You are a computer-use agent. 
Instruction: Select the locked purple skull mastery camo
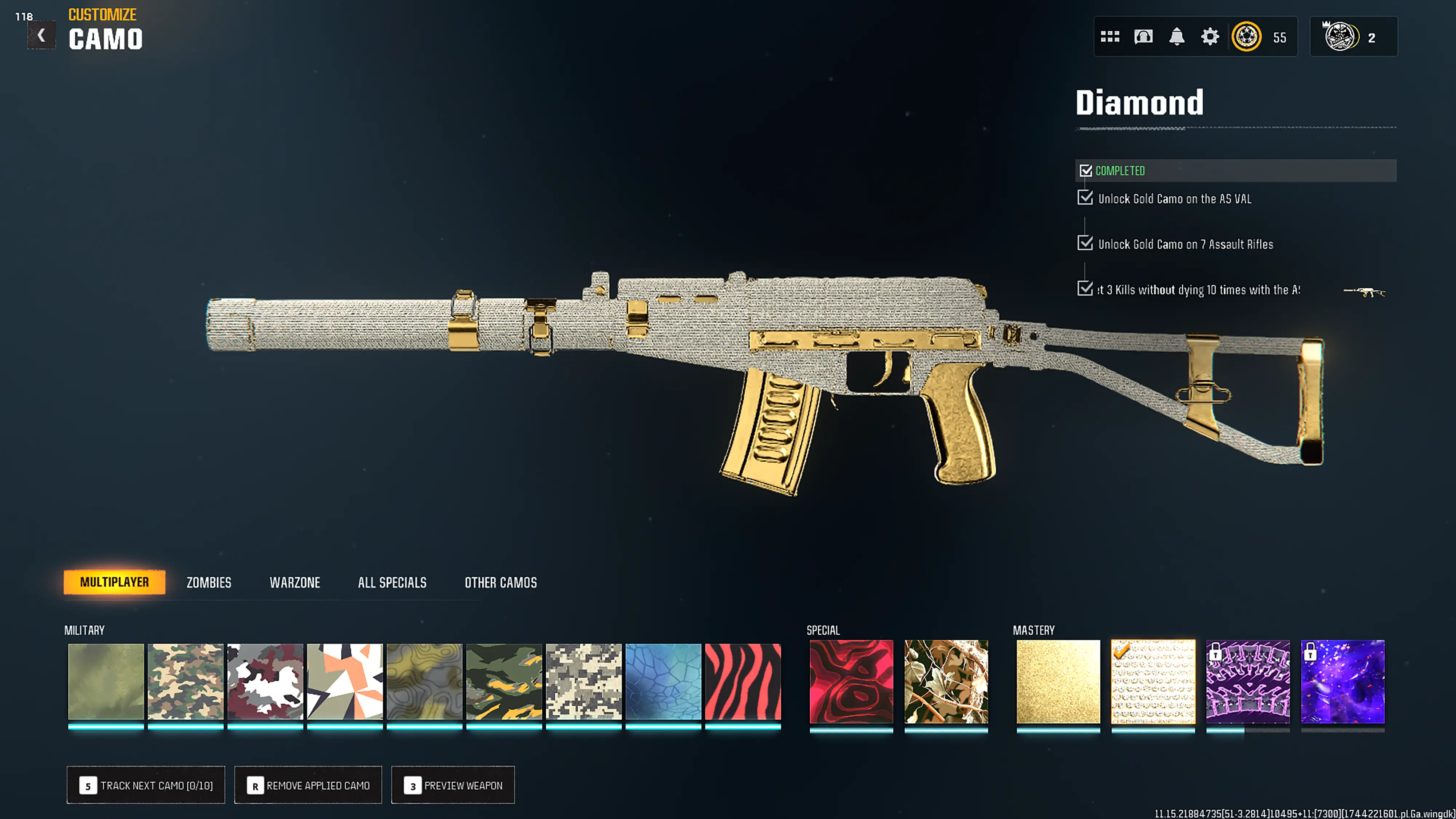coord(1248,681)
